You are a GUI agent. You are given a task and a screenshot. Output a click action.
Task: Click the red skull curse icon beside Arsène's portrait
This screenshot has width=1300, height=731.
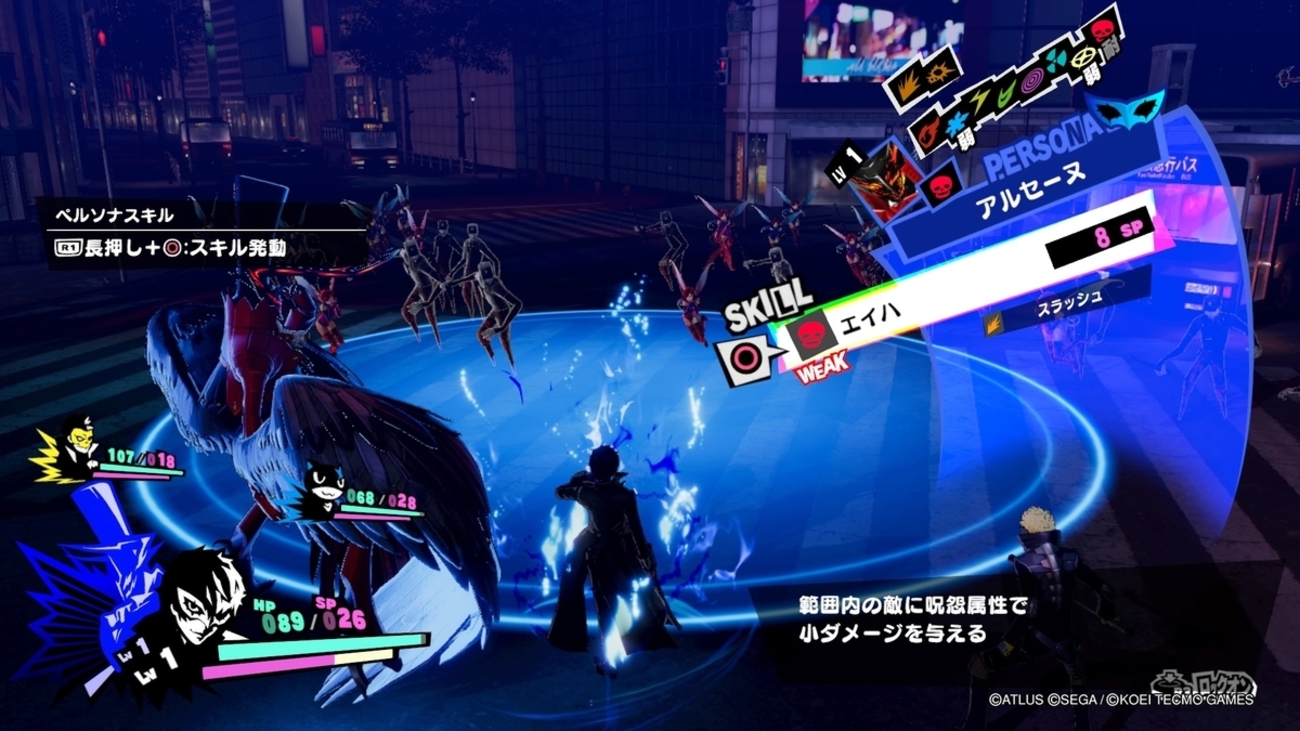pyautogui.click(x=940, y=187)
